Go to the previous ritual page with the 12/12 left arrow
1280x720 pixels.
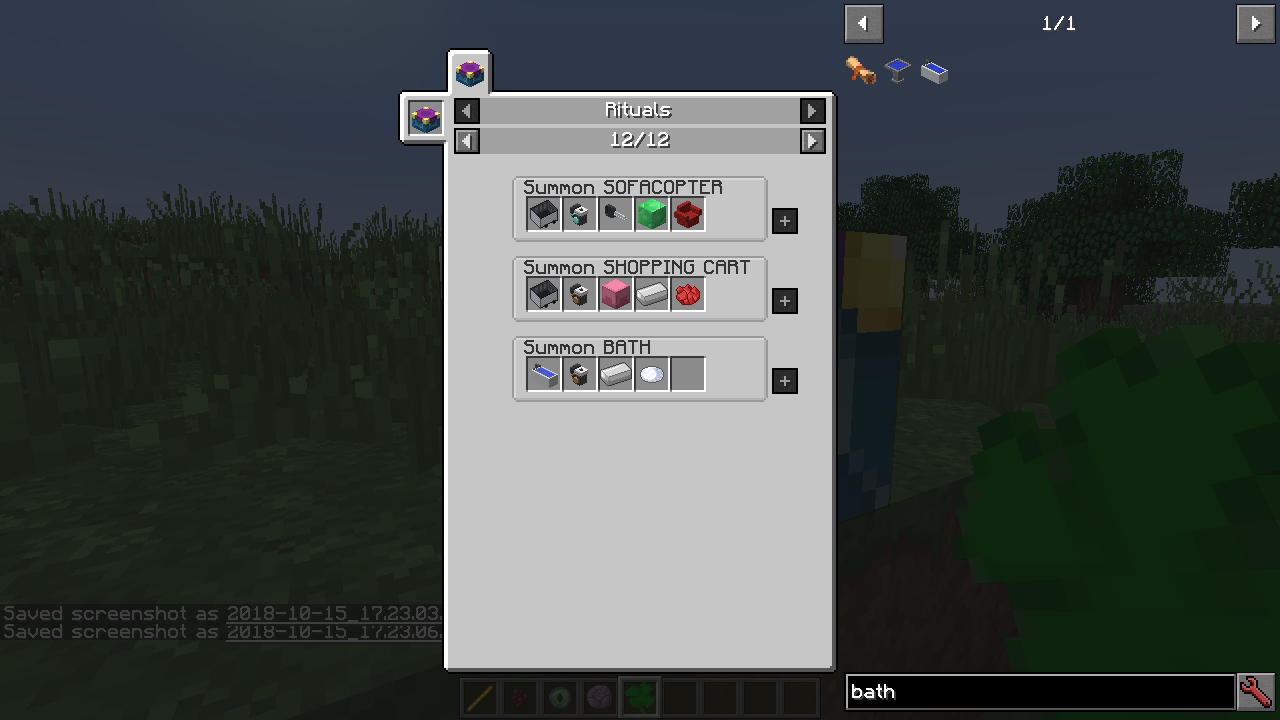(466, 140)
